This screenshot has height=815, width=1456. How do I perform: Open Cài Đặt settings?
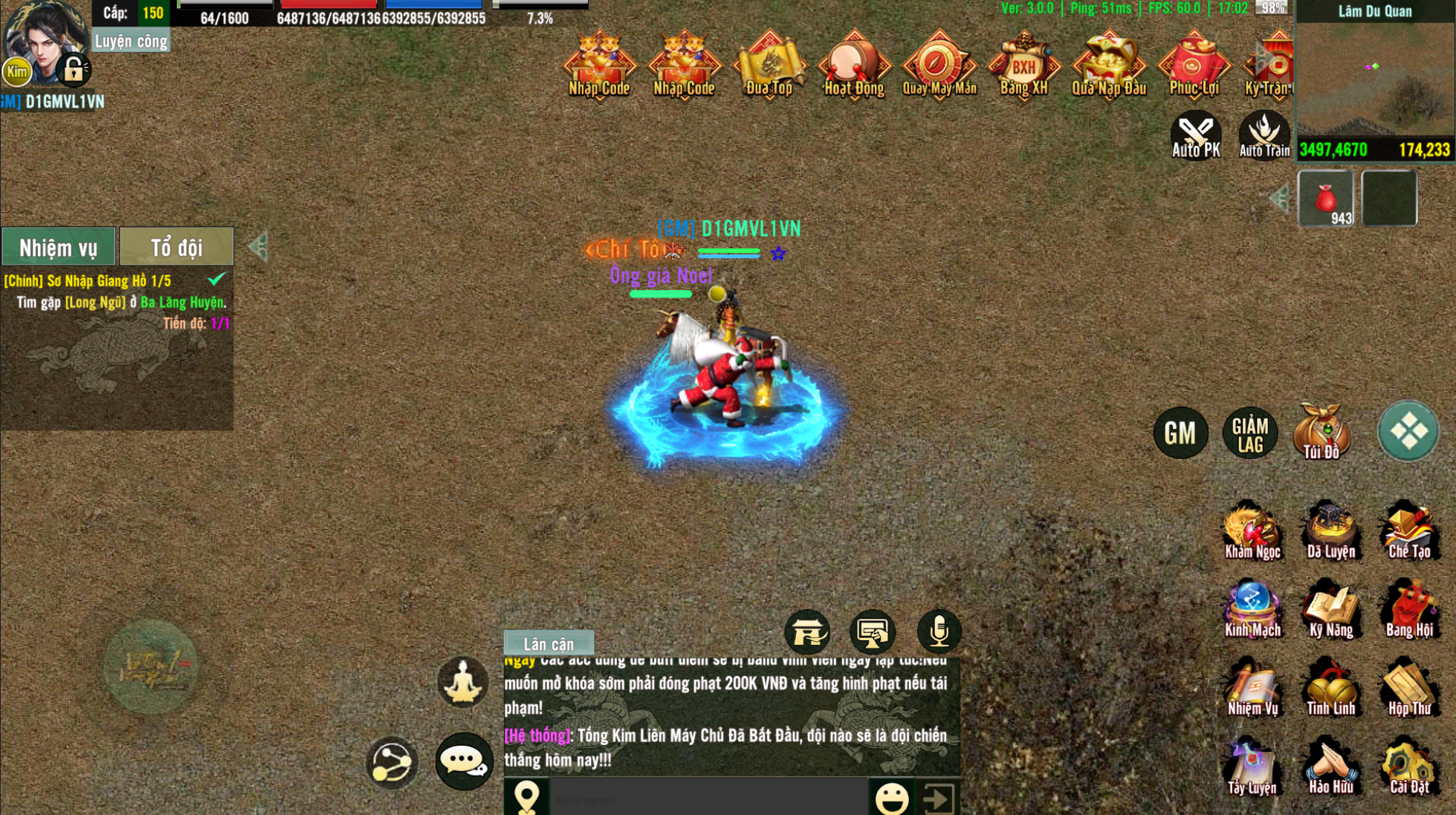click(x=1408, y=766)
